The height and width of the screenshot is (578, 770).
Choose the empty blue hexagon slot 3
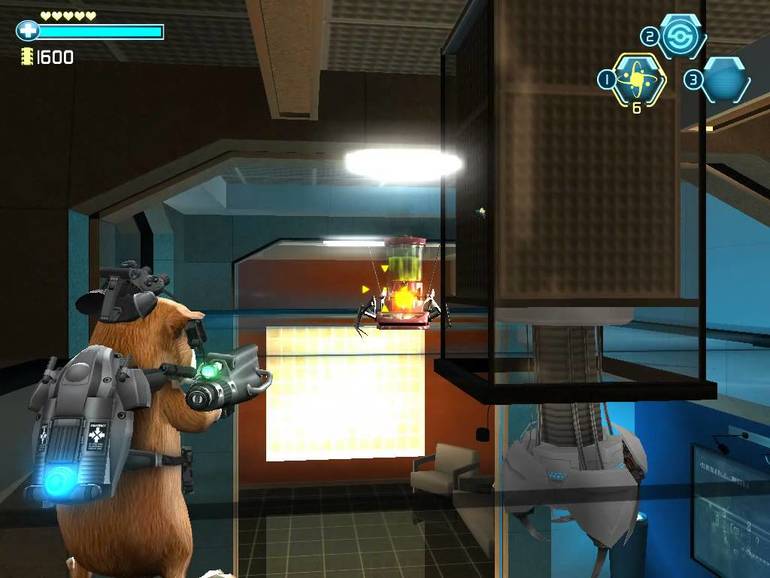[x=723, y=79]
